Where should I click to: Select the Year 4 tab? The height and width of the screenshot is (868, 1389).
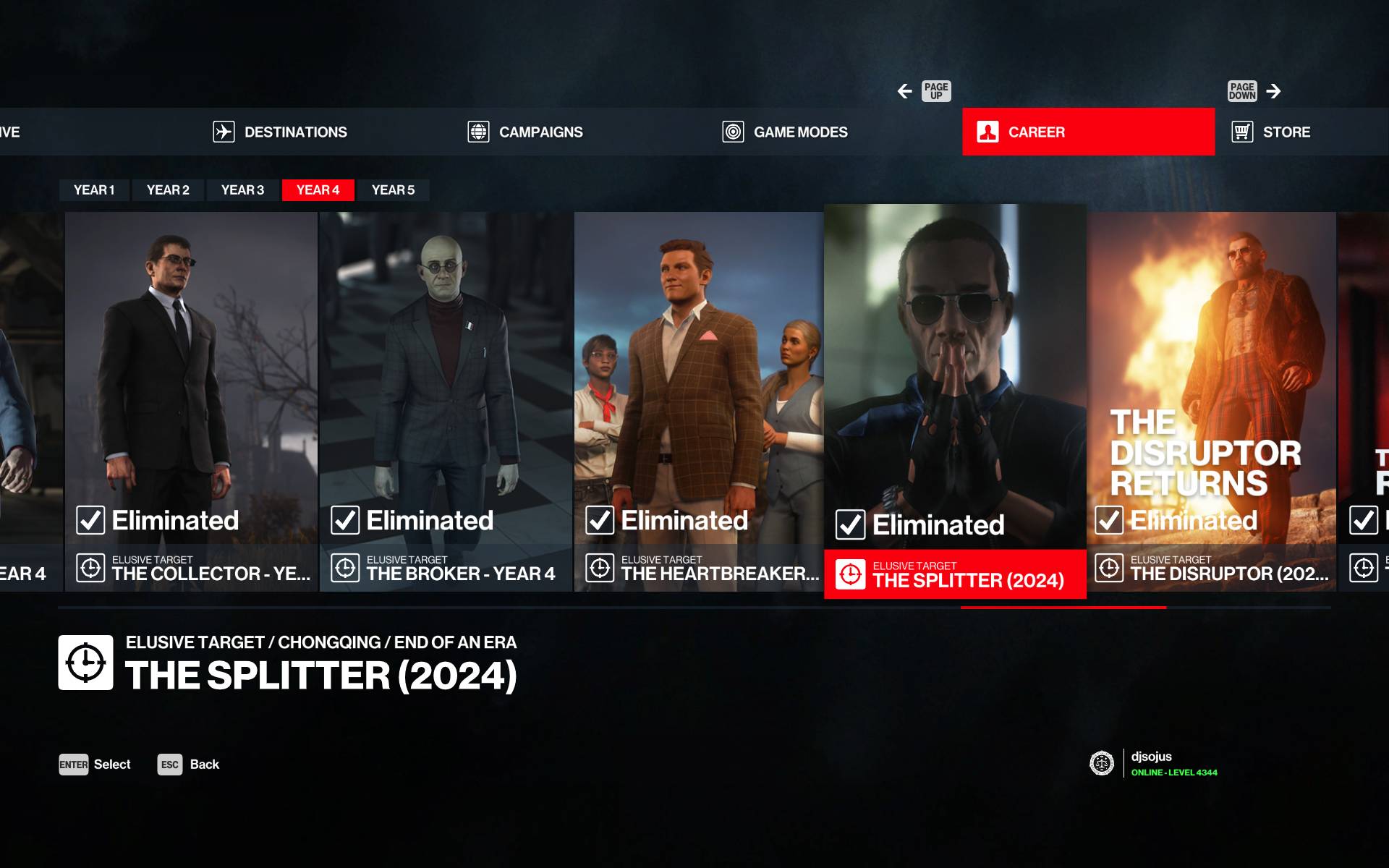point(318,190)
